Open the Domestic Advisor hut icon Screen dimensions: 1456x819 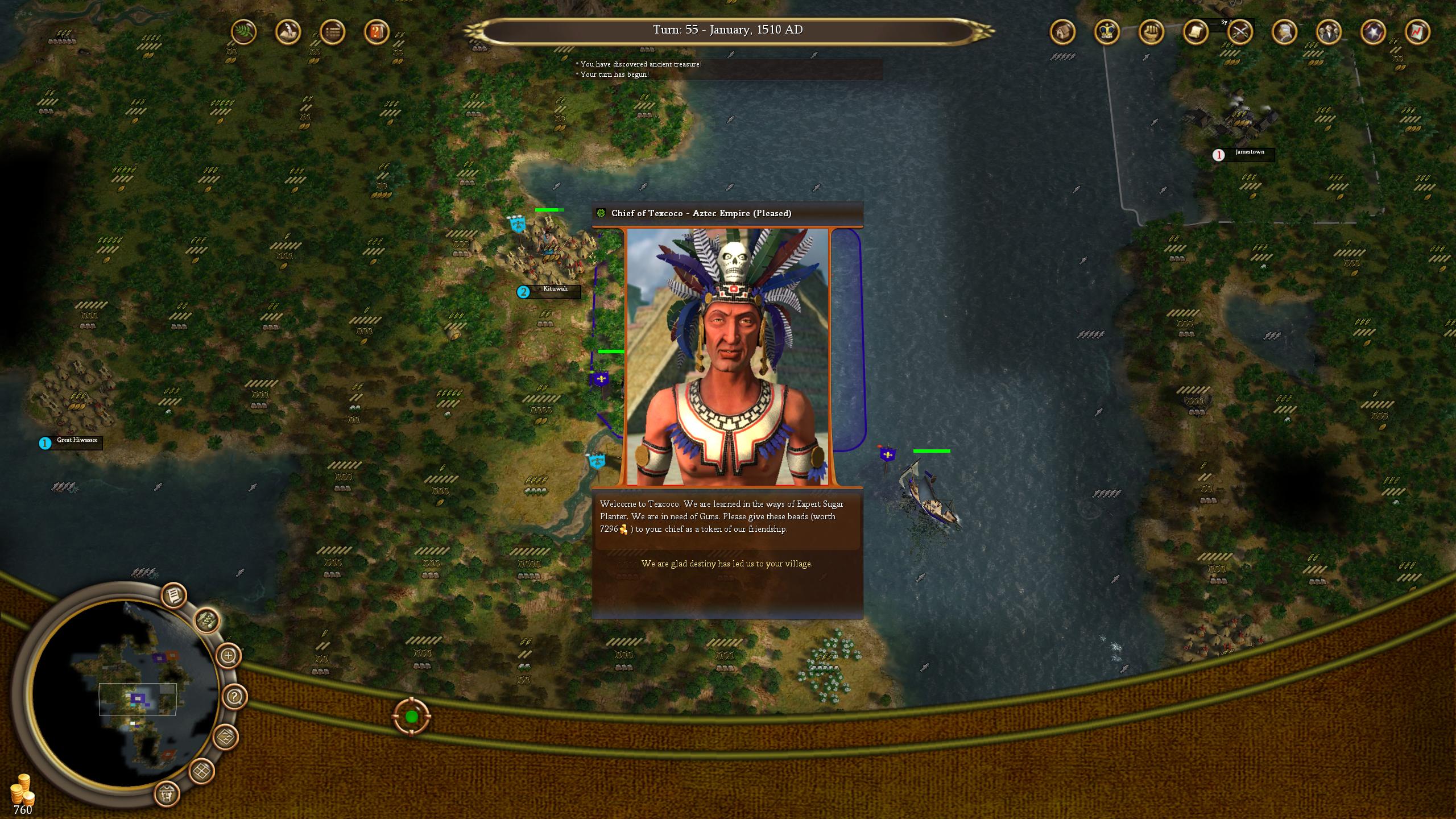tap(1062, 32)
